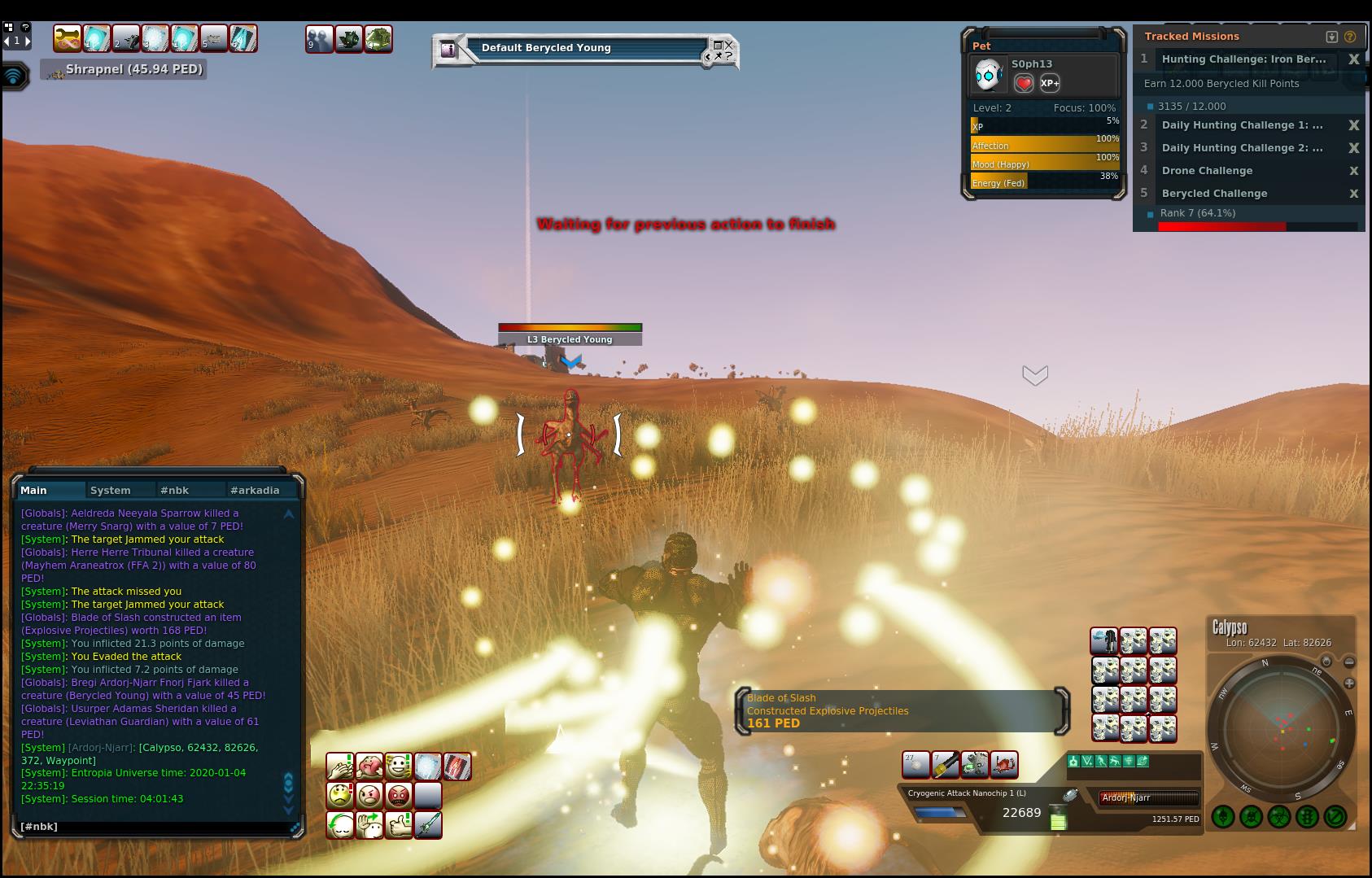This screenshot has height=878, width=1372.
Task: Click the pet heart button
Action: pyautogui.click(x=1024, y=83)
